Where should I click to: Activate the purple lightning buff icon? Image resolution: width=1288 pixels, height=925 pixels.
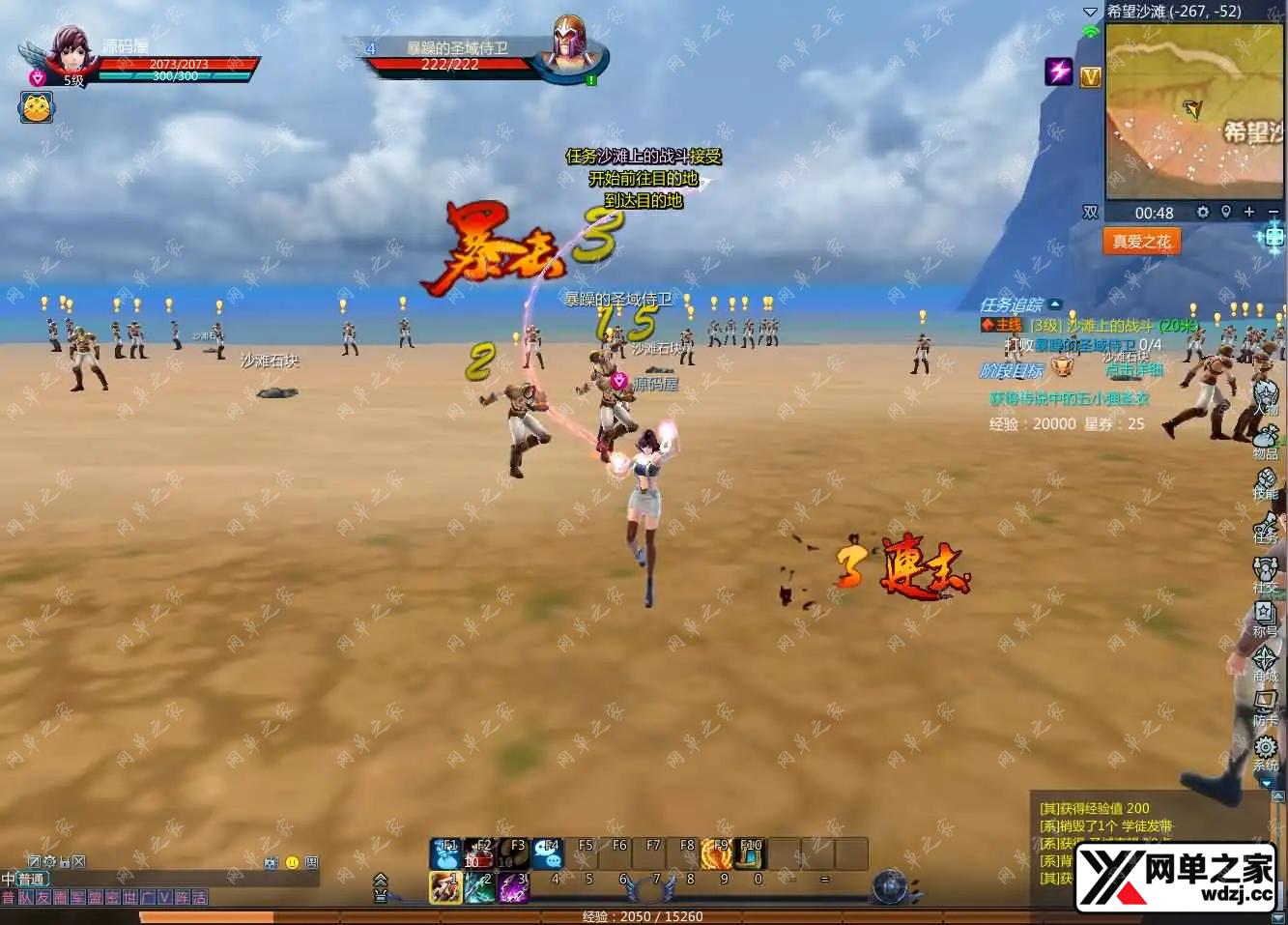coord(1059,71)
